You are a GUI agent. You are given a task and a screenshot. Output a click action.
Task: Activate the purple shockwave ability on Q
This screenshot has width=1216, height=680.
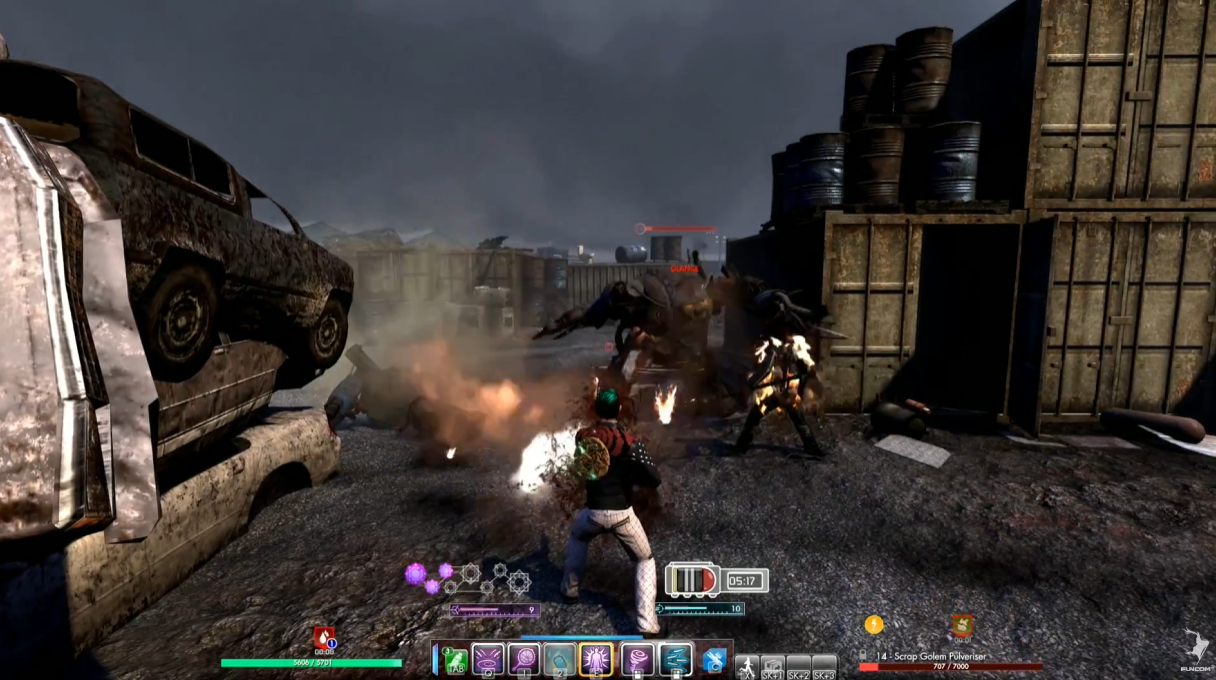point(488,659)
